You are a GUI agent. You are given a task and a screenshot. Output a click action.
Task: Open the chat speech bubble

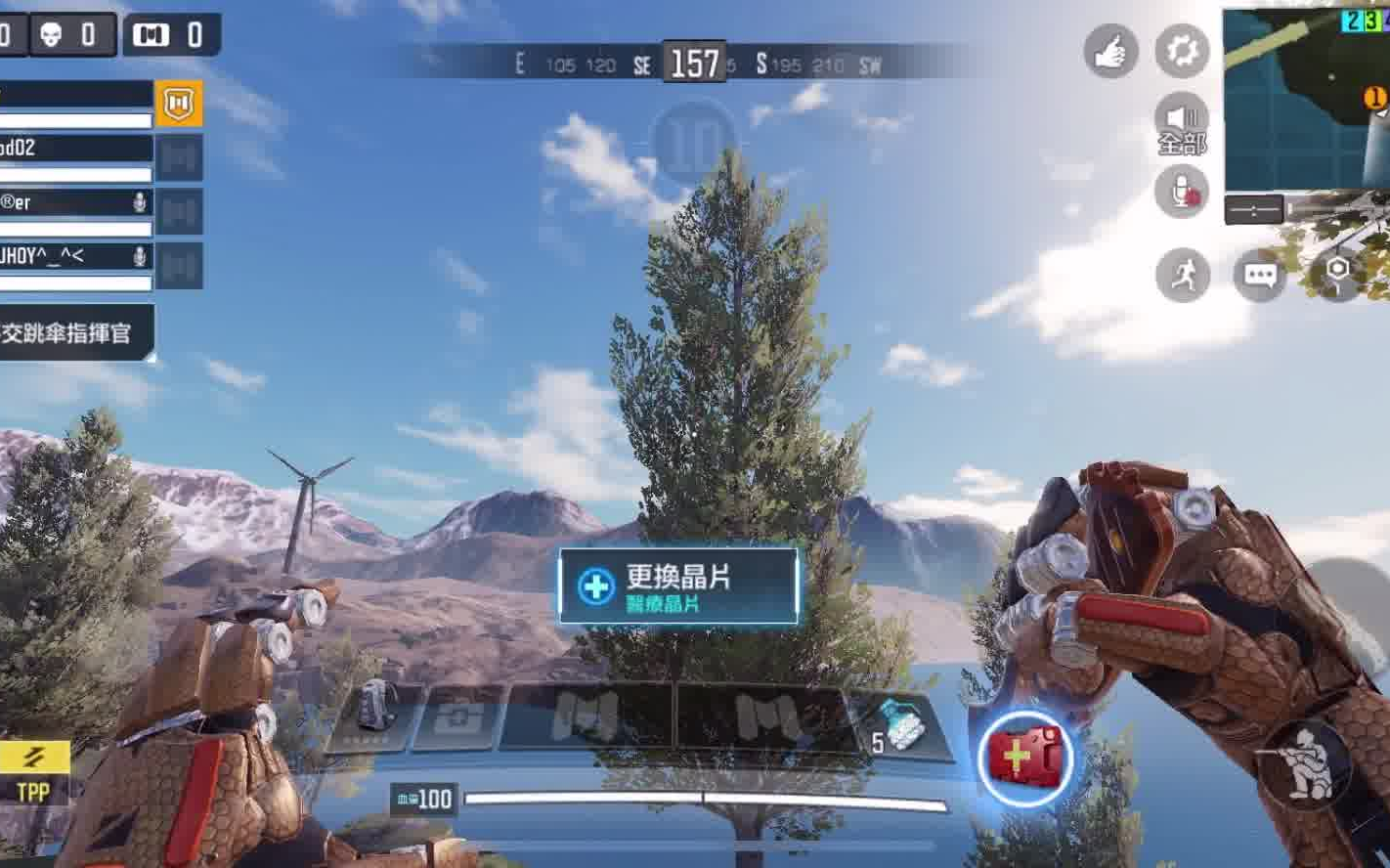pos(1259,276)
